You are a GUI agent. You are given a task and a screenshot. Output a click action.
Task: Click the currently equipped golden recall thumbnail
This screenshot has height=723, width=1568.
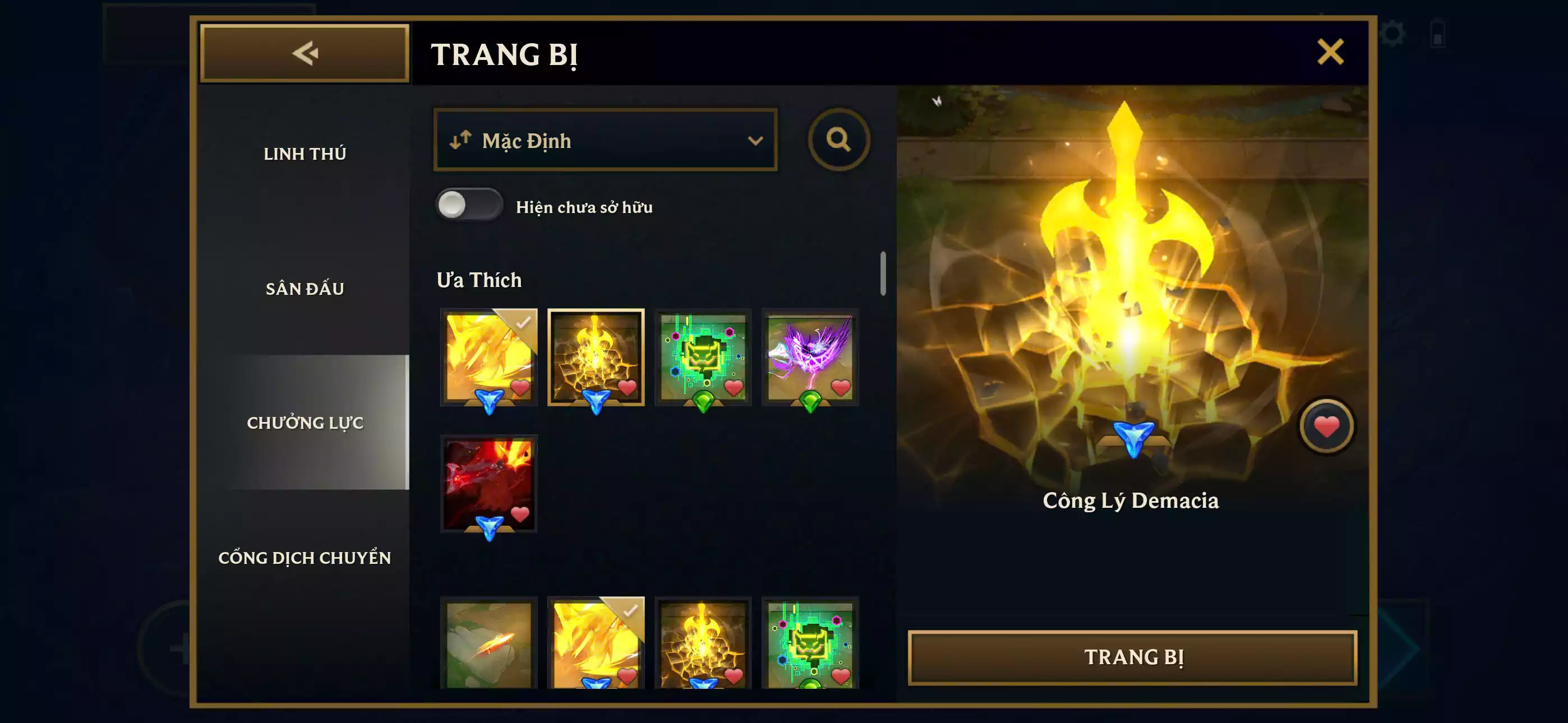pyautogui.click(x=488, y=356)
